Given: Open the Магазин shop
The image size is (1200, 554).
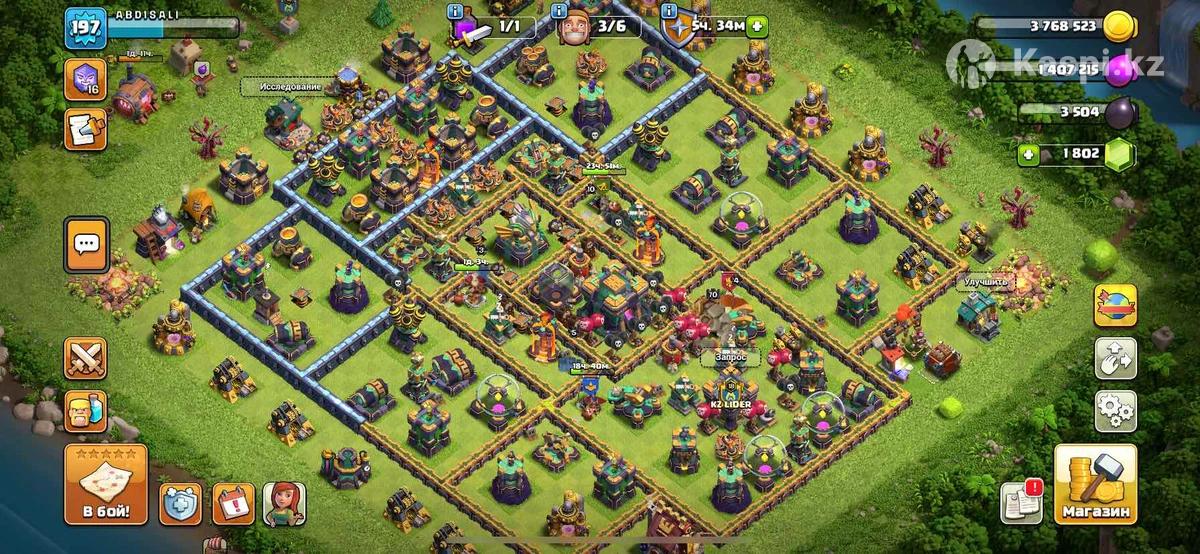Looking at the screenshot, I should (x=1096, y=485).
